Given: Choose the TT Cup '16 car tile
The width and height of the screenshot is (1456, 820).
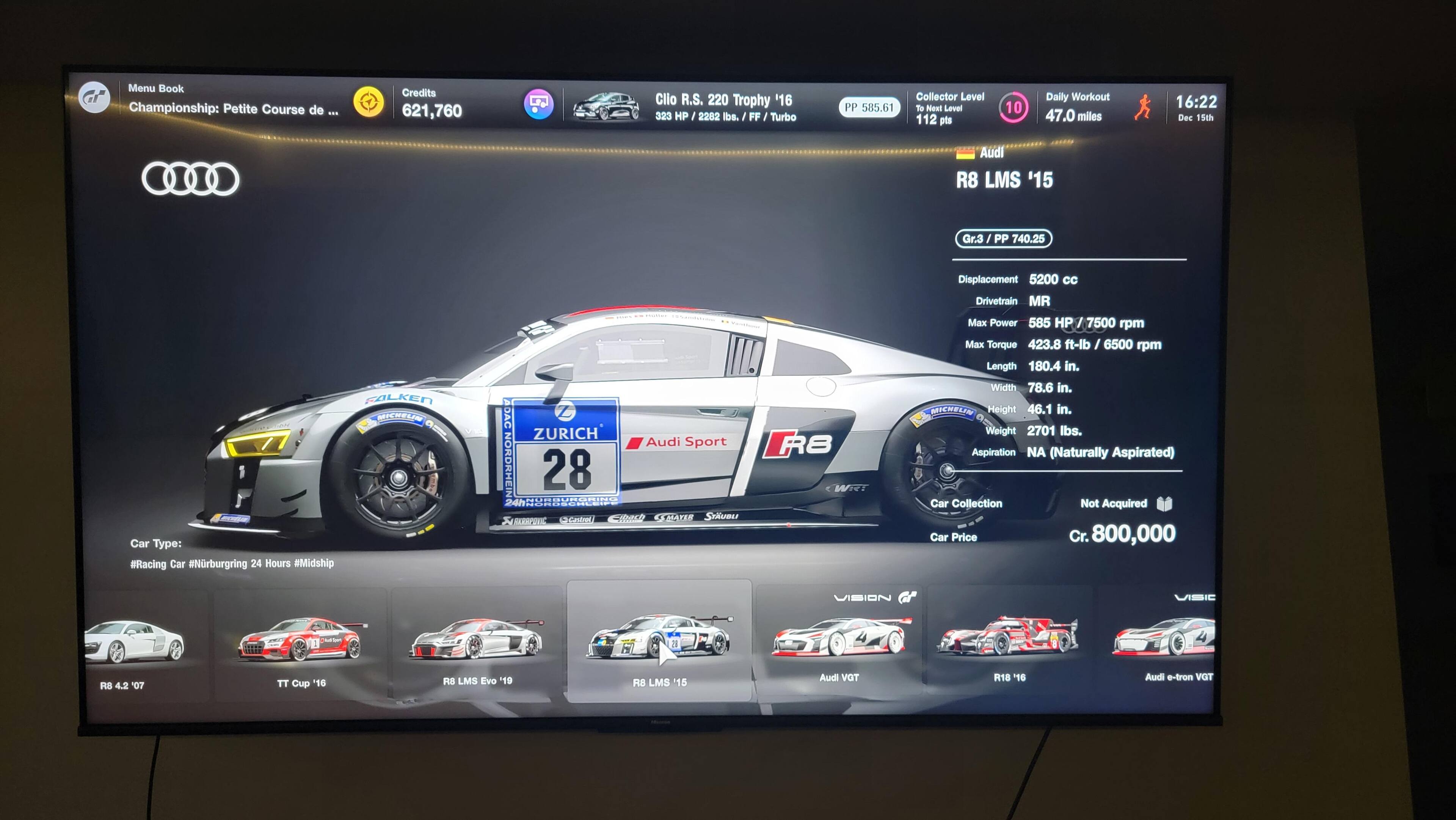Looking at the screenshot, I should pyautogui.click(x=301, y=642).
